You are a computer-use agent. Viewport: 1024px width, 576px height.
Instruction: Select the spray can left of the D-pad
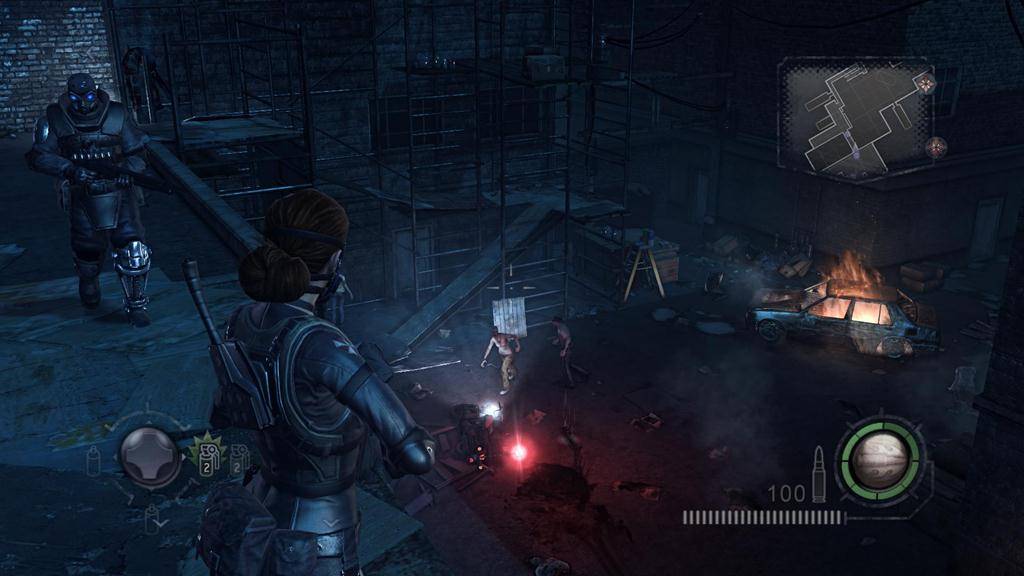tap(95, 460)
